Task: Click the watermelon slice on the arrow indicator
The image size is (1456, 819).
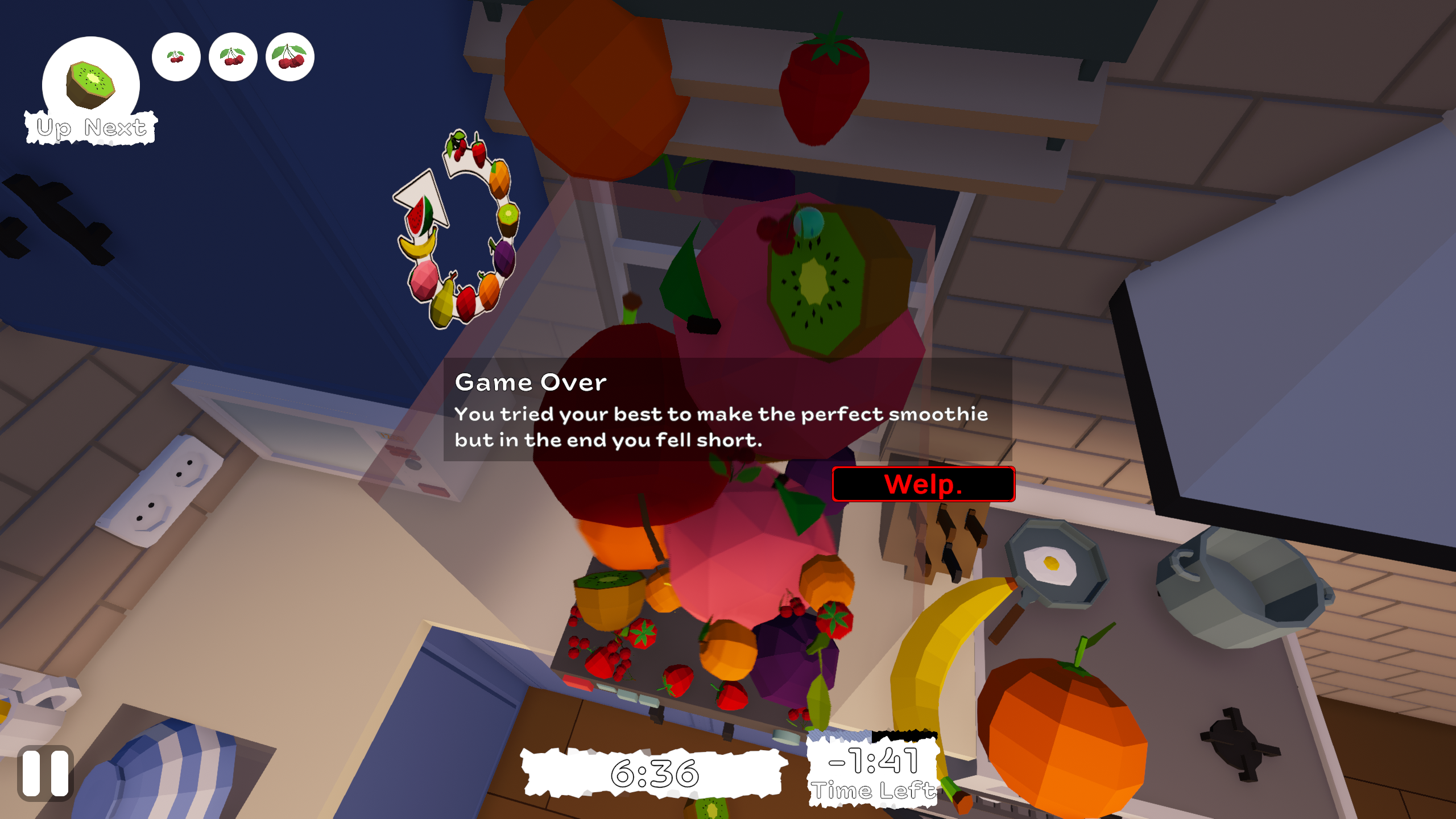Action: coord(419,217)
